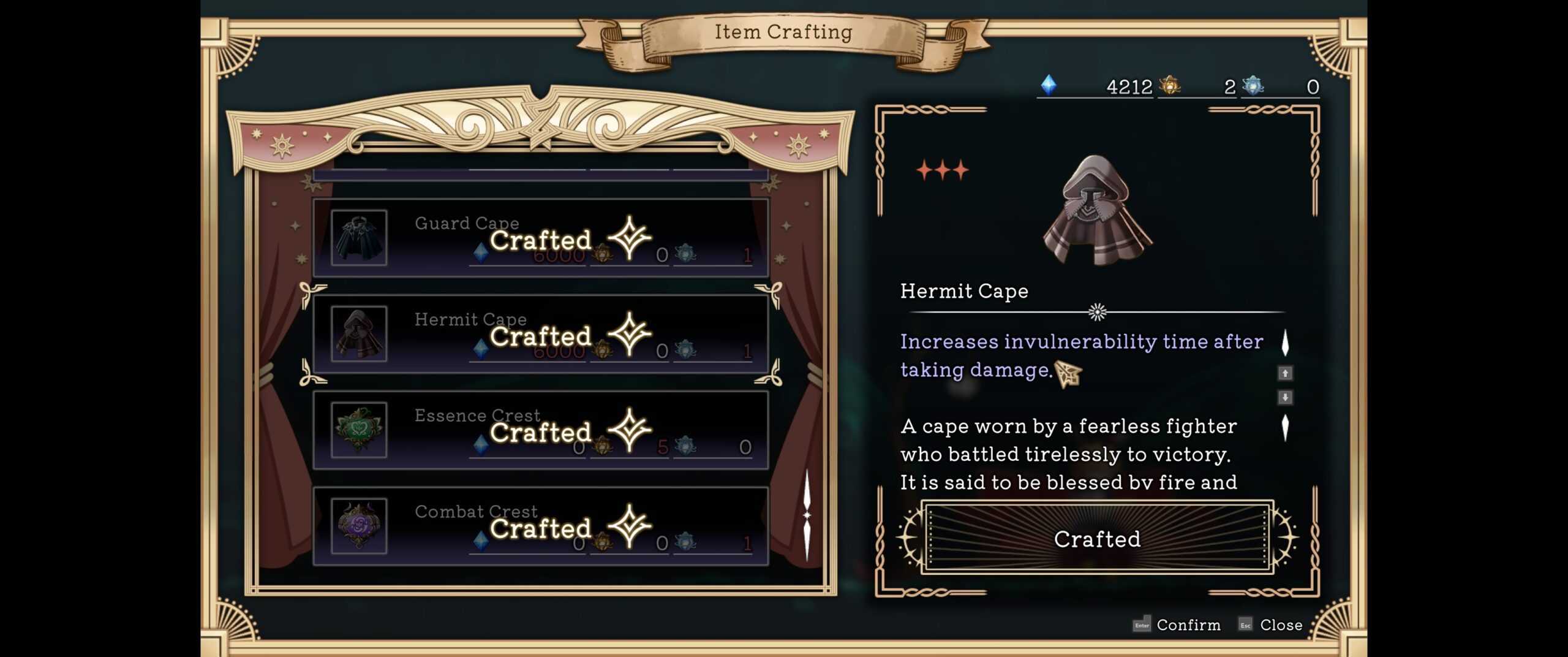Click the Combat Crest purple emblem icon
Viewport: 1568px width, 657px height.
point(359,526)
